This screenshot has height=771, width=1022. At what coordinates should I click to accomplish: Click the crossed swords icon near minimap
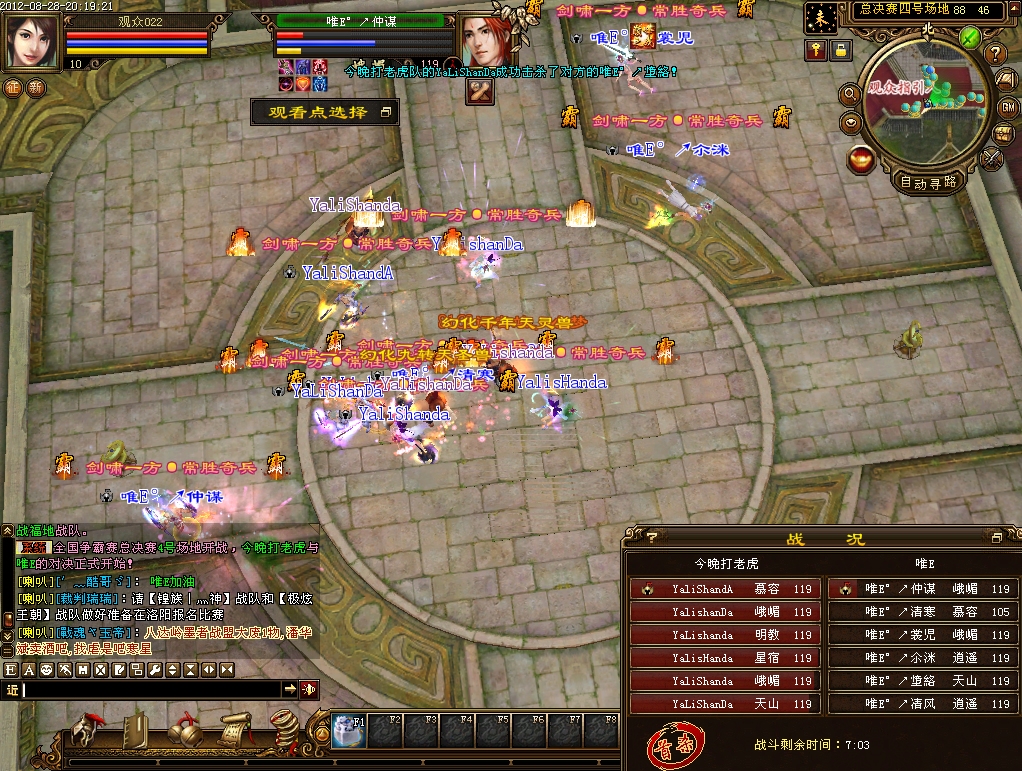pyautogui.click(x=992, y=157)
